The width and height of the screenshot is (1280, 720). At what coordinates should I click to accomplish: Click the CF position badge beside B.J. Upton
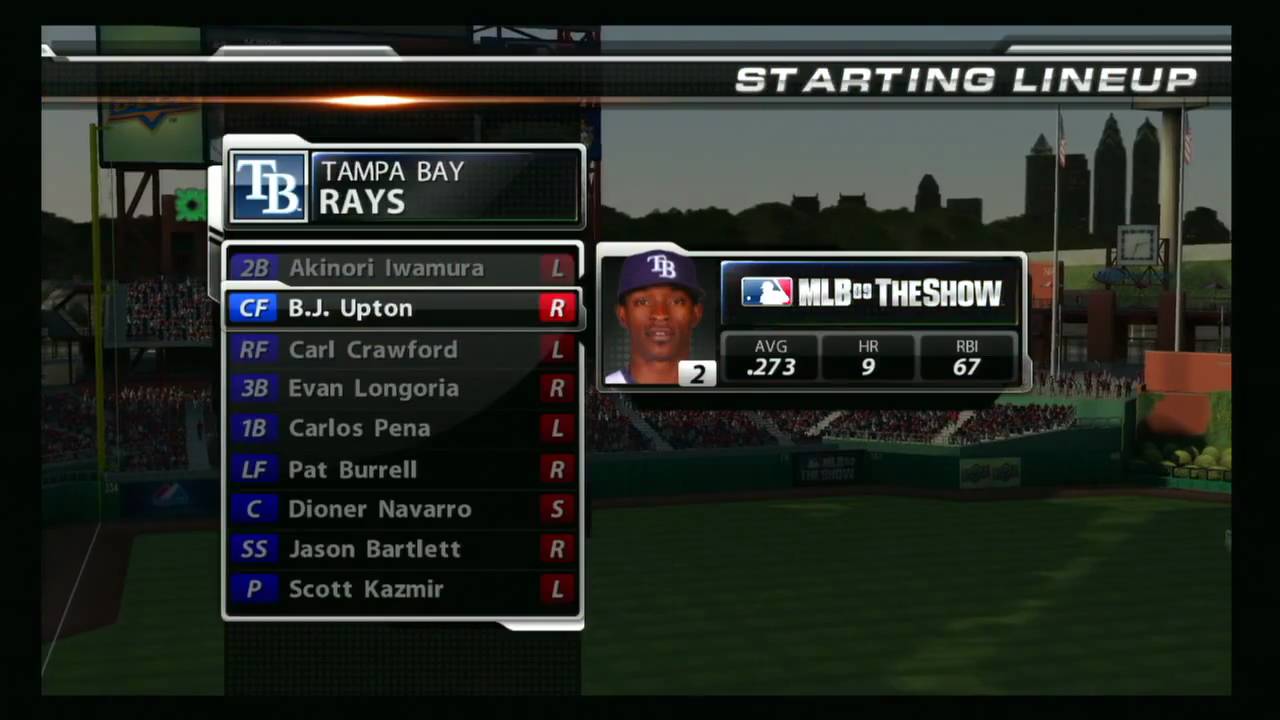click(x=254, y=308)
